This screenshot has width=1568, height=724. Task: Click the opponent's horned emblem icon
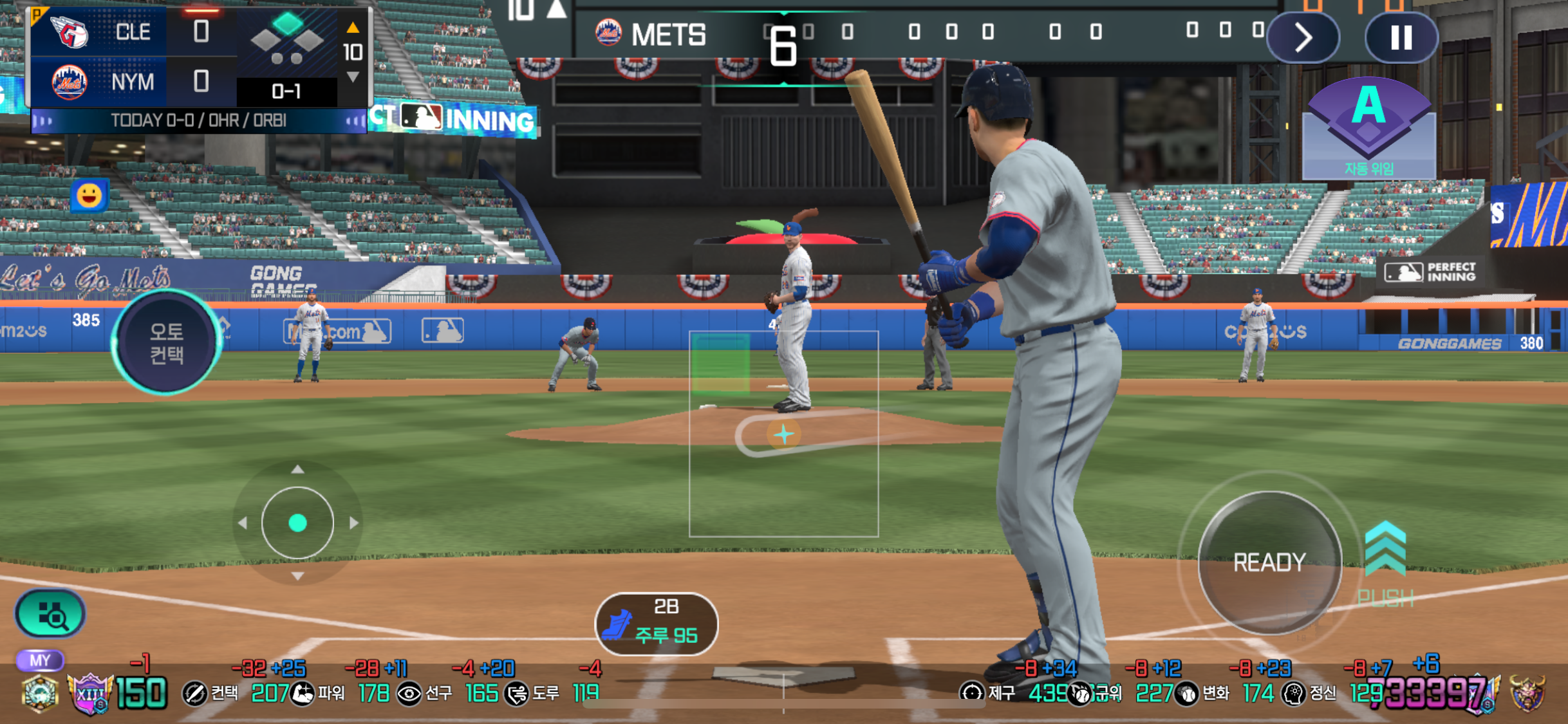1527,693
